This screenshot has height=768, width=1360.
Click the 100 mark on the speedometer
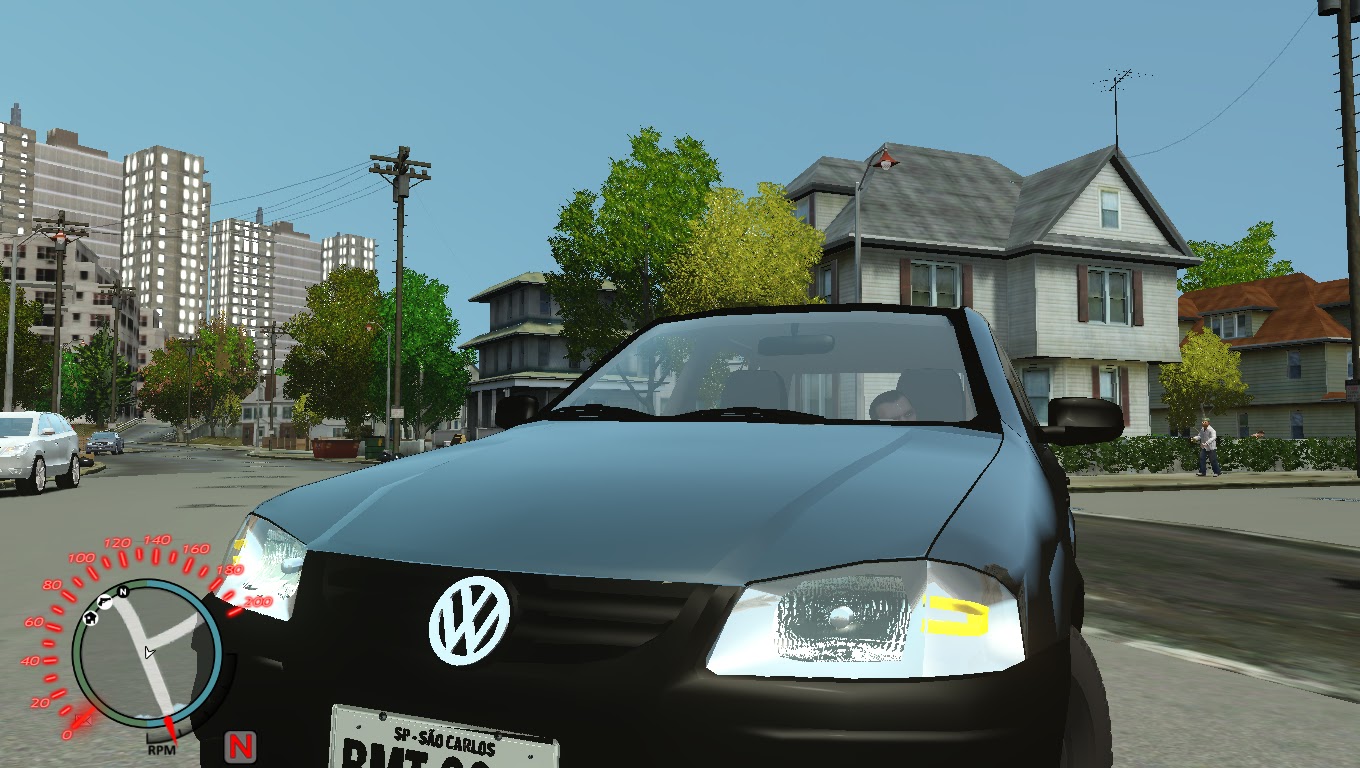[x=83, y=558]
